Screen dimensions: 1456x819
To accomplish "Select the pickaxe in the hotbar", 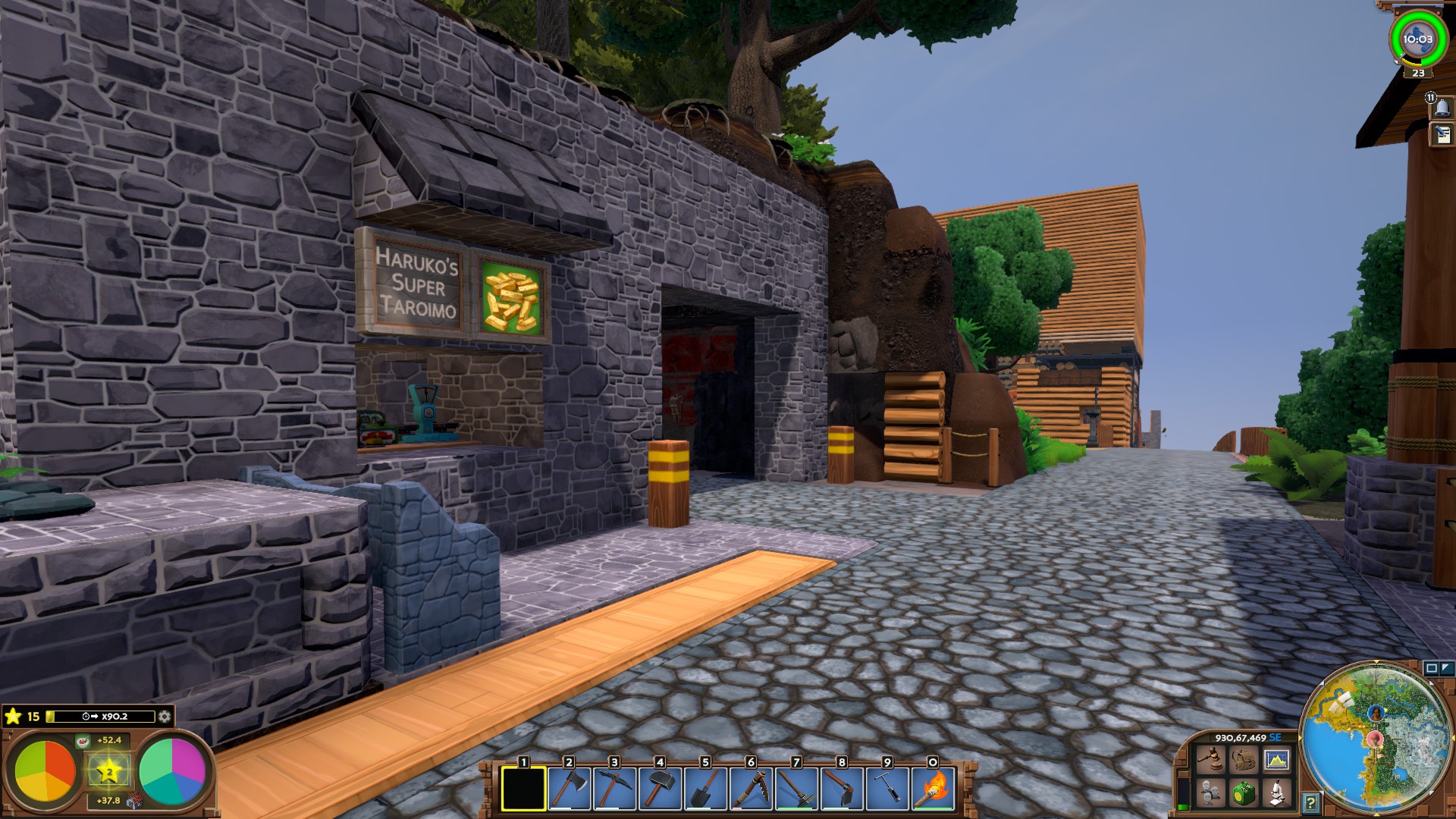I will (614, 789).
